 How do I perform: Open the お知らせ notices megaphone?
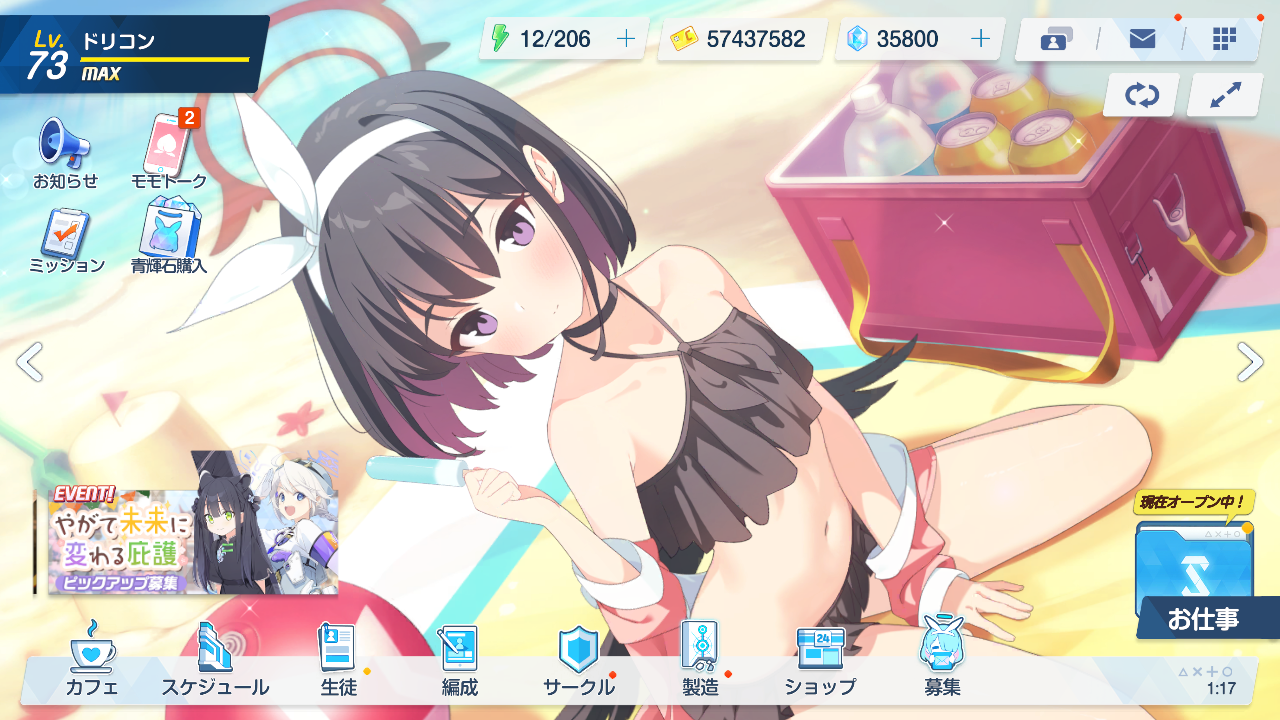pyautogui.click(x=65, y=152)
